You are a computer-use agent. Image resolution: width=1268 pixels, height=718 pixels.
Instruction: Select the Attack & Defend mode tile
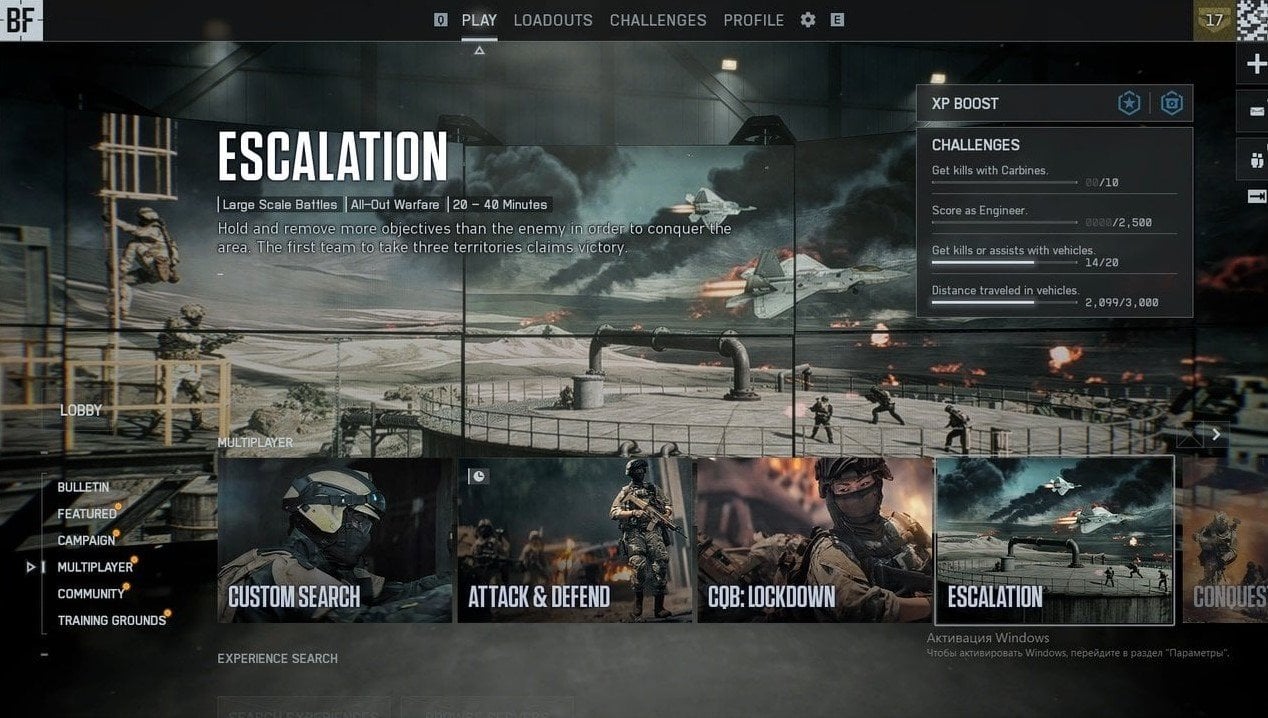tap(574, 540)
